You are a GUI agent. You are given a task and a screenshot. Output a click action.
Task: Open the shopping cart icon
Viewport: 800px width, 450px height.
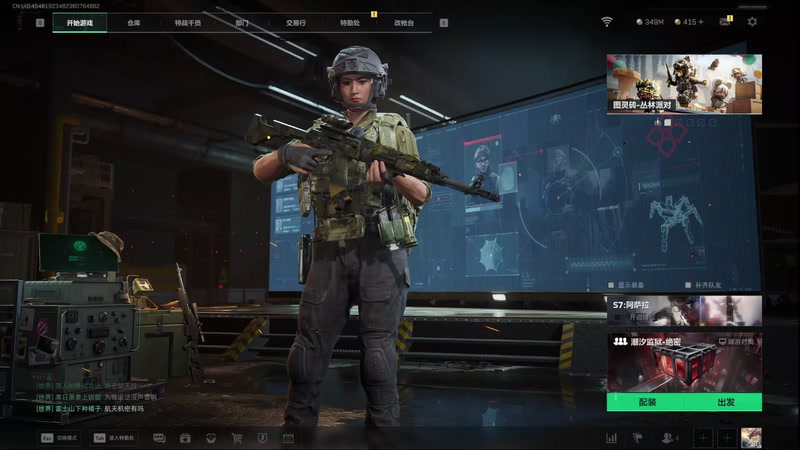[x=237, y=438]
